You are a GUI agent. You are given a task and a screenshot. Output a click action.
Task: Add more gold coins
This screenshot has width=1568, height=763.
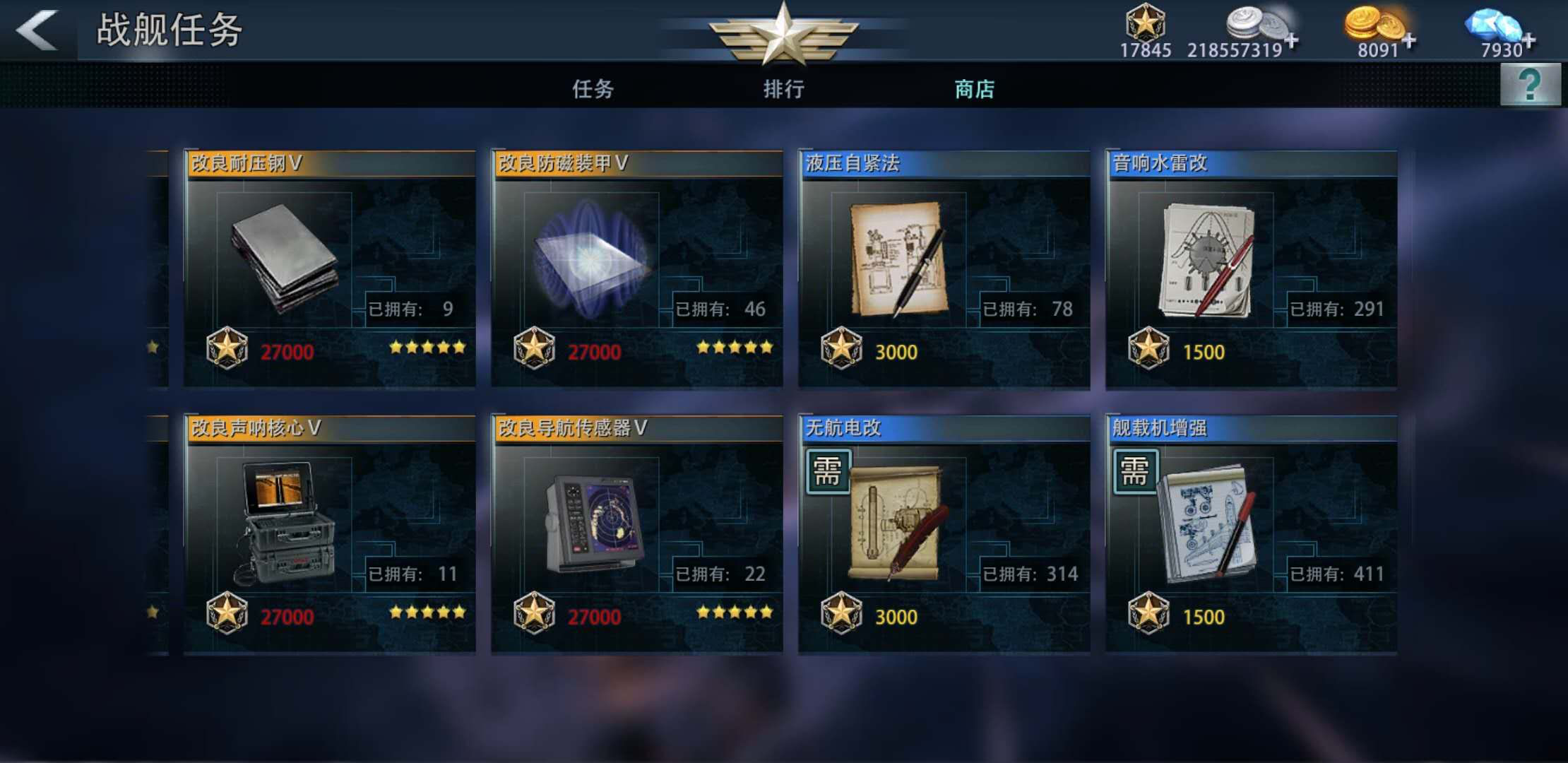pos(1408,40)
